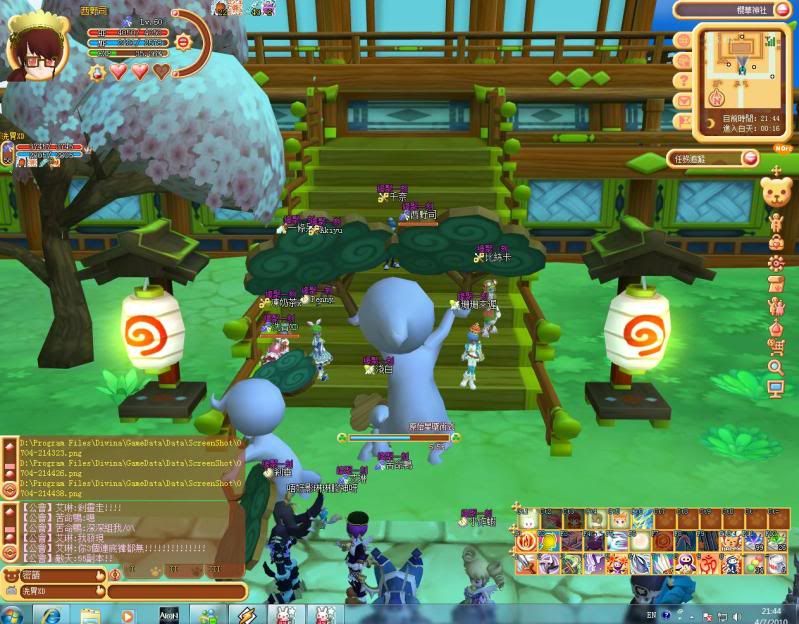Click the question mark help button
The width and height of the screenshot is (799, 624).
coord(683,80)
